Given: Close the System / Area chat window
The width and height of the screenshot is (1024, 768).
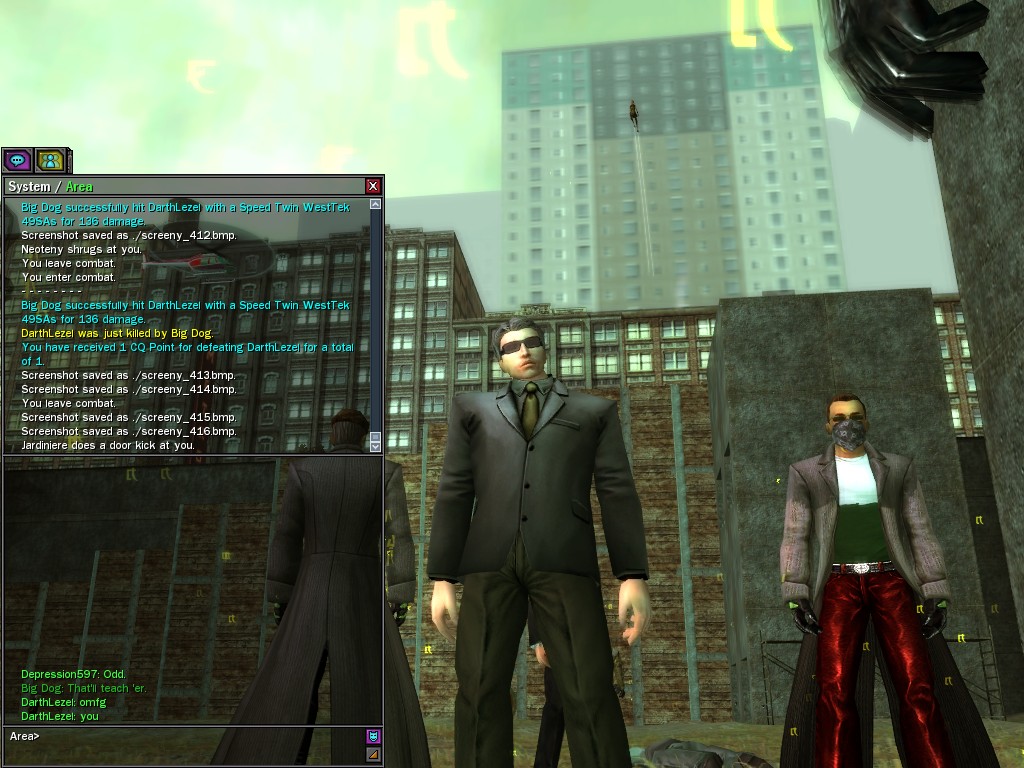Looking at the screenshot, I should tap(373, 186).
